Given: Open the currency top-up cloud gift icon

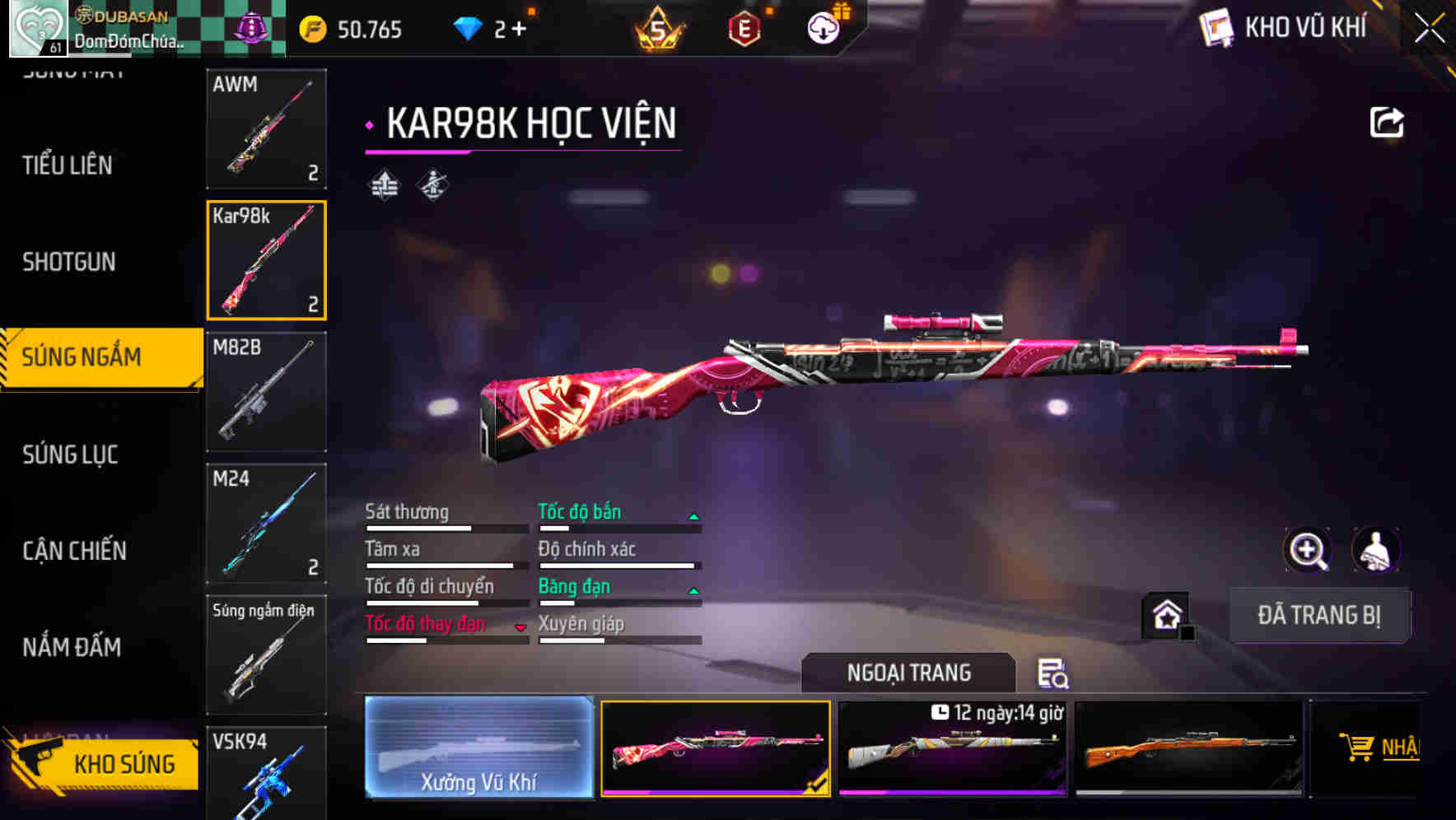Looking at the screenshot, I should (823, 27).
